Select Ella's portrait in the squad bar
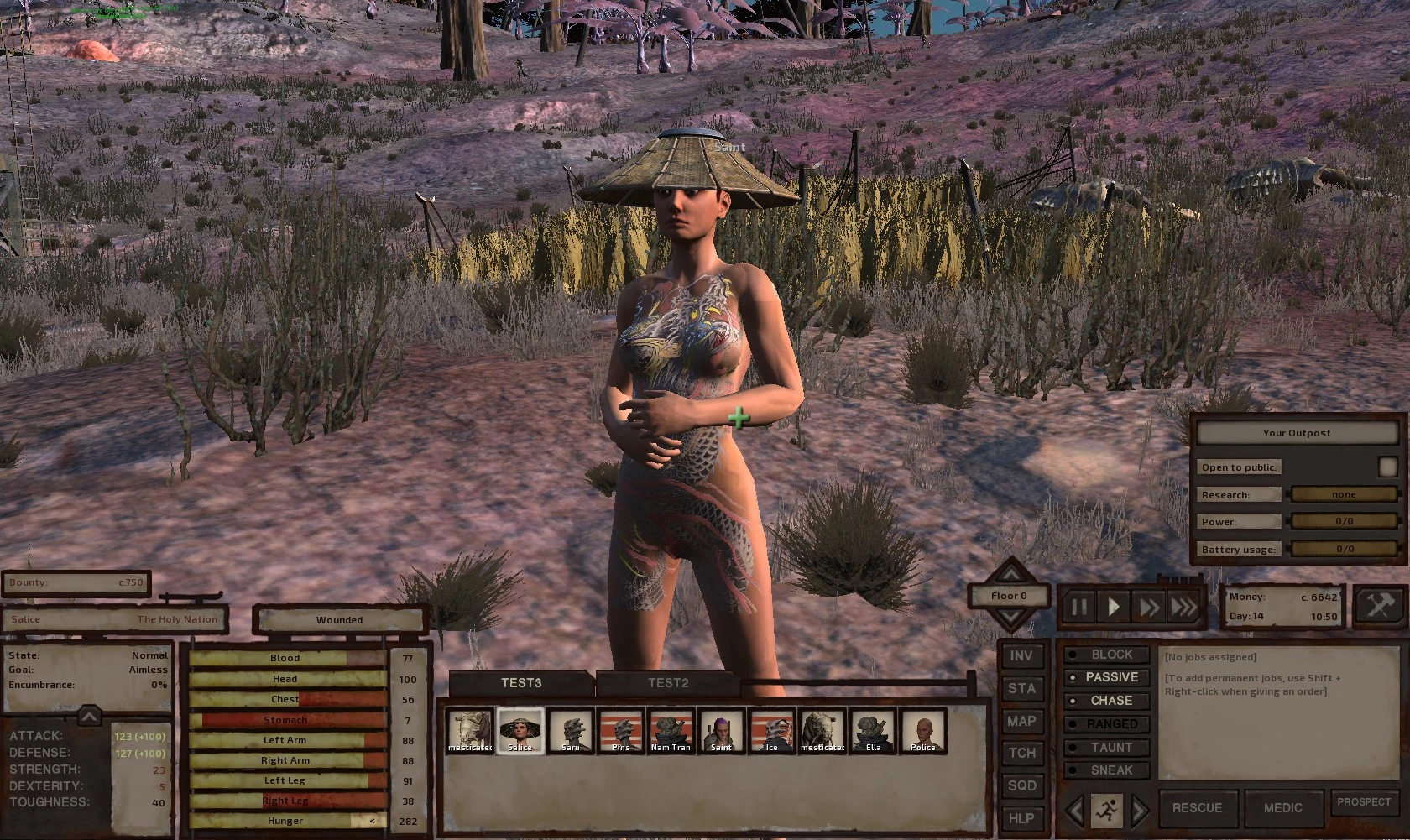 873,731
